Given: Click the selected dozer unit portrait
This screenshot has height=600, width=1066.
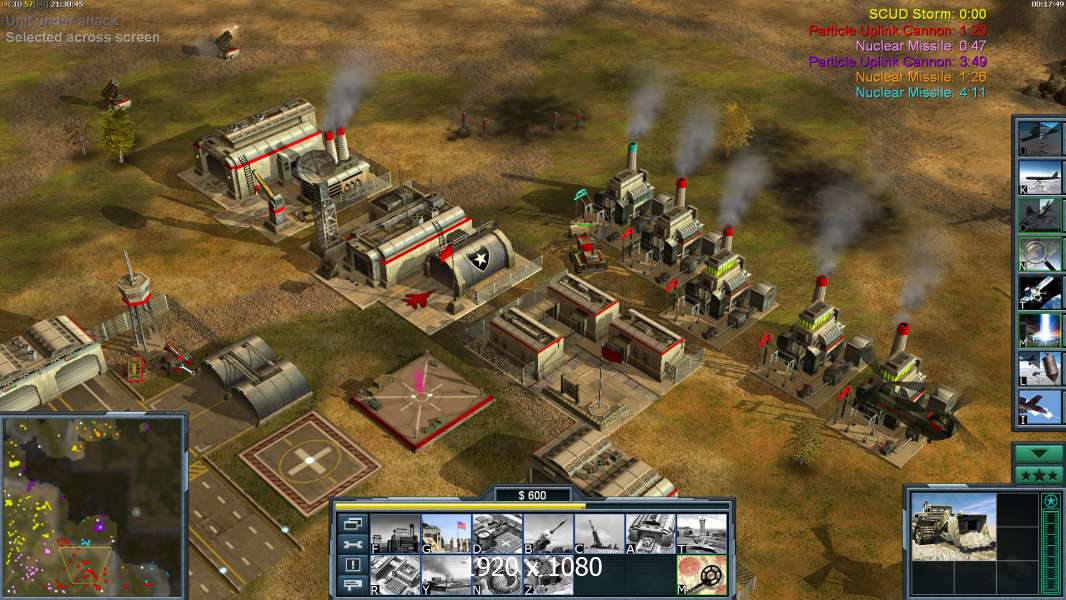Looking at the screenshot, I should (x=953, y=526).
